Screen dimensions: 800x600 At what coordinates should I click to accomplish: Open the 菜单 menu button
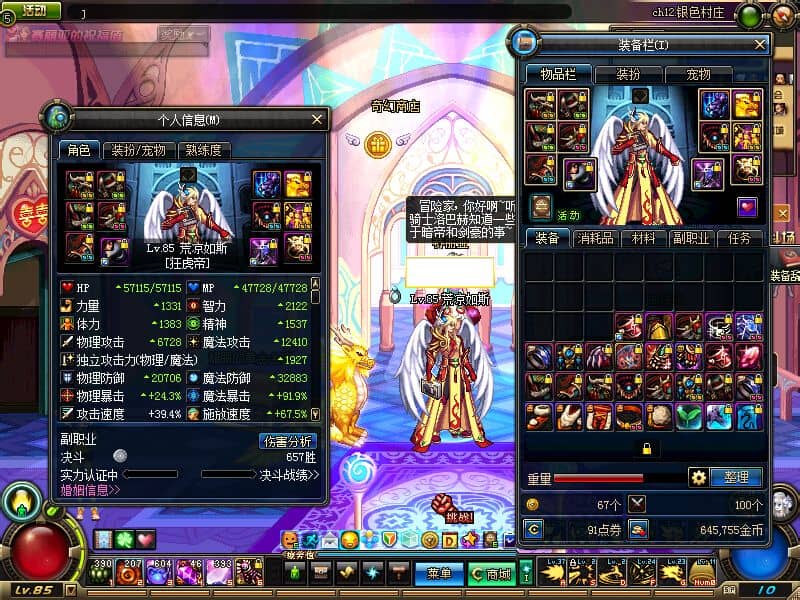pos(438,574)
